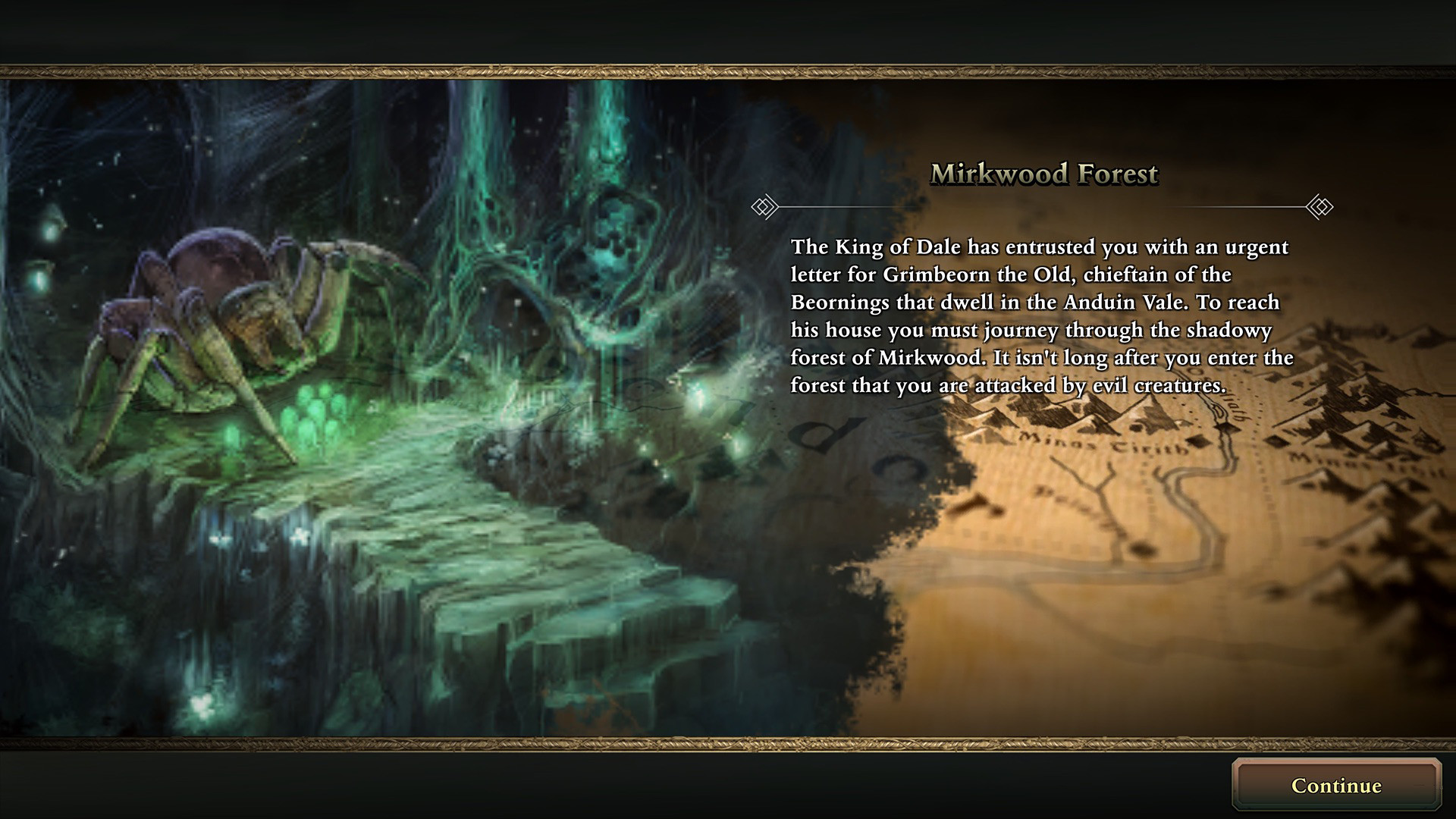
Task: Select the Mirkwood Forest title text
Action: [1045, 174]
